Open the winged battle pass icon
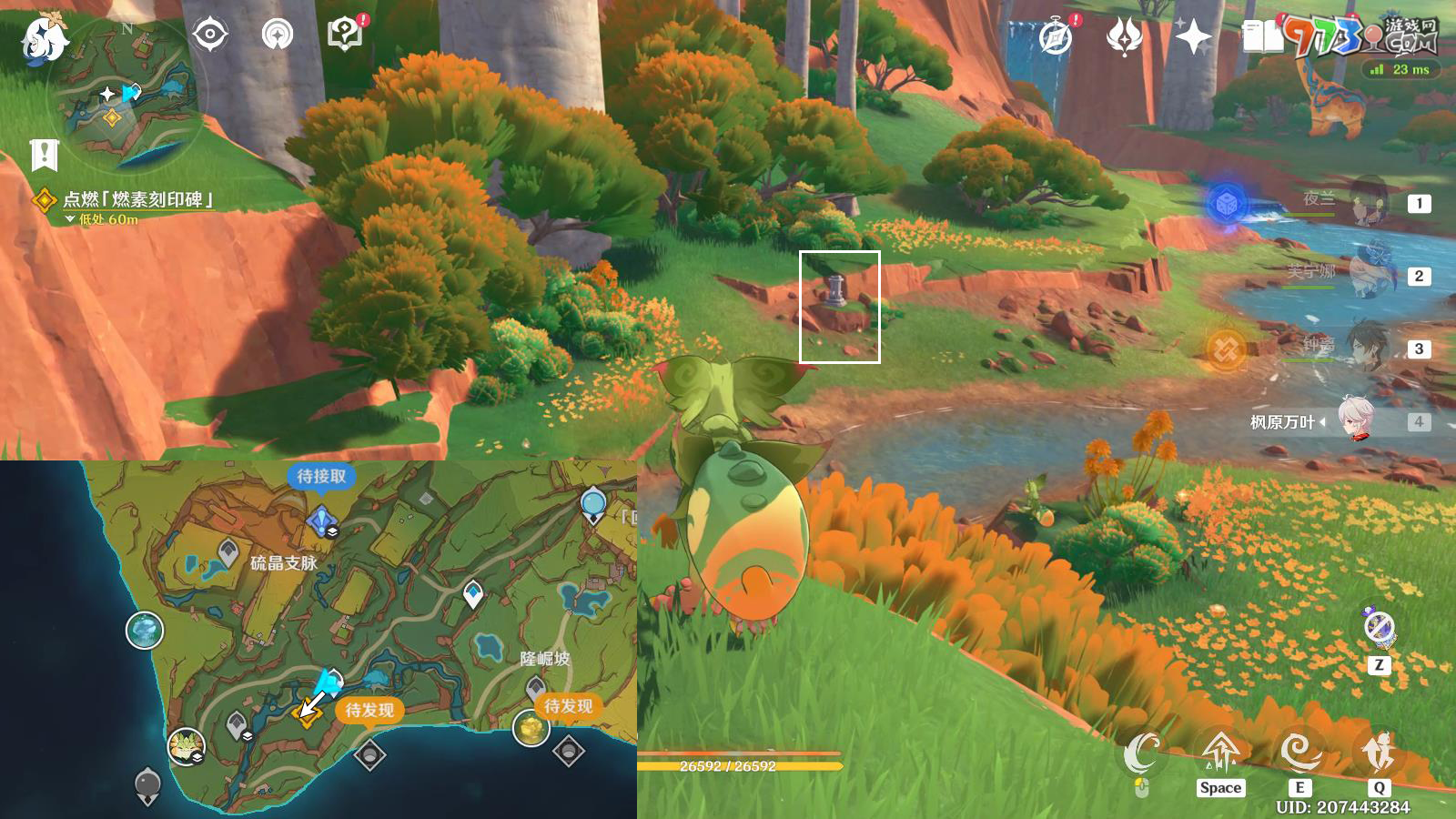This screenshot has height=819, width=1456. [1124, 37]
